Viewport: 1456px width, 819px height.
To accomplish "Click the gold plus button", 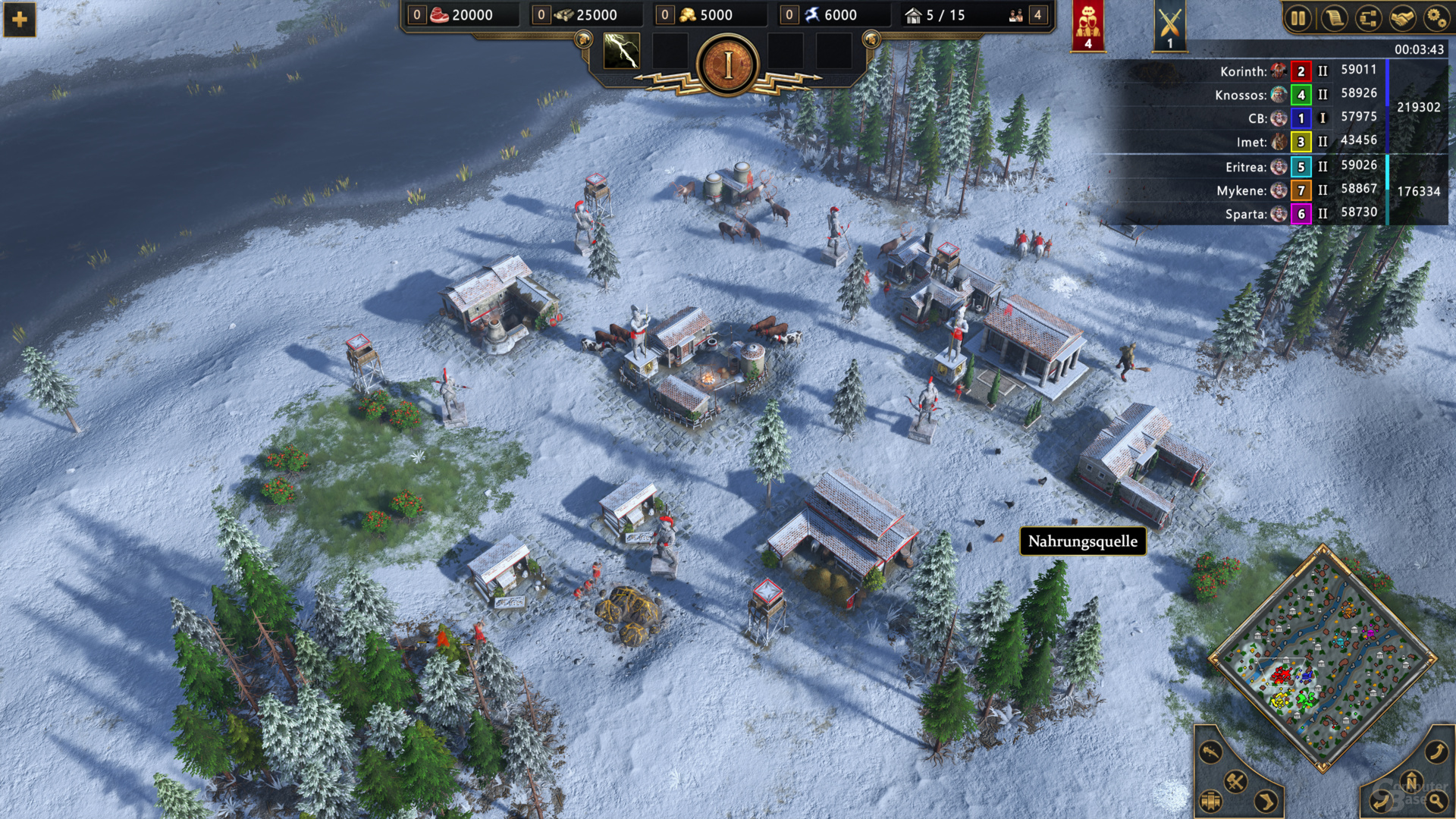I will (20, 20).
